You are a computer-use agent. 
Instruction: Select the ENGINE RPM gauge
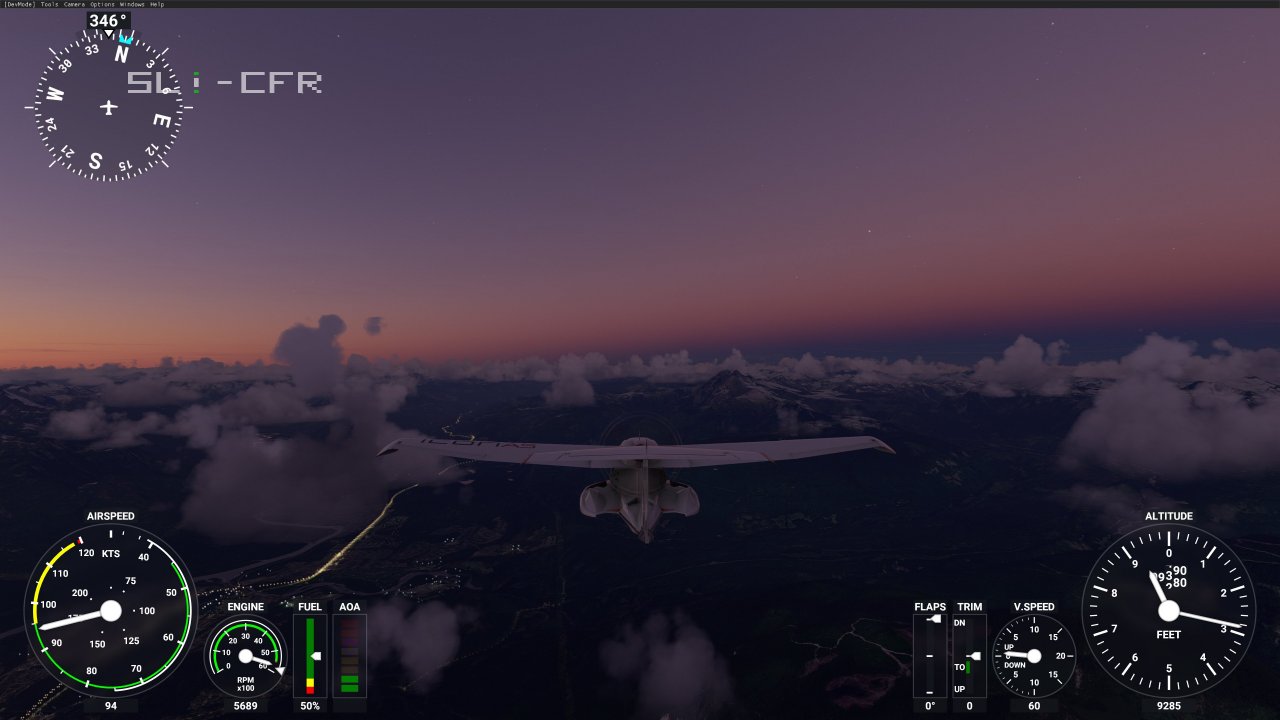point(245,657)
